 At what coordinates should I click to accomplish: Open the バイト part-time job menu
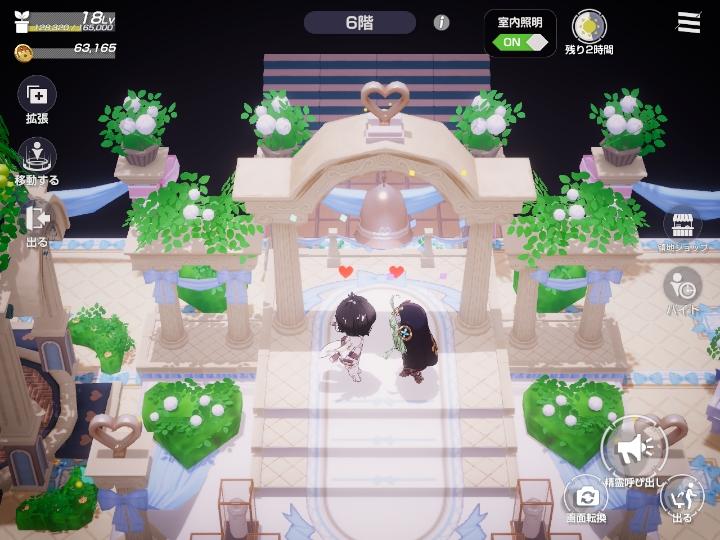coord(683,285)
